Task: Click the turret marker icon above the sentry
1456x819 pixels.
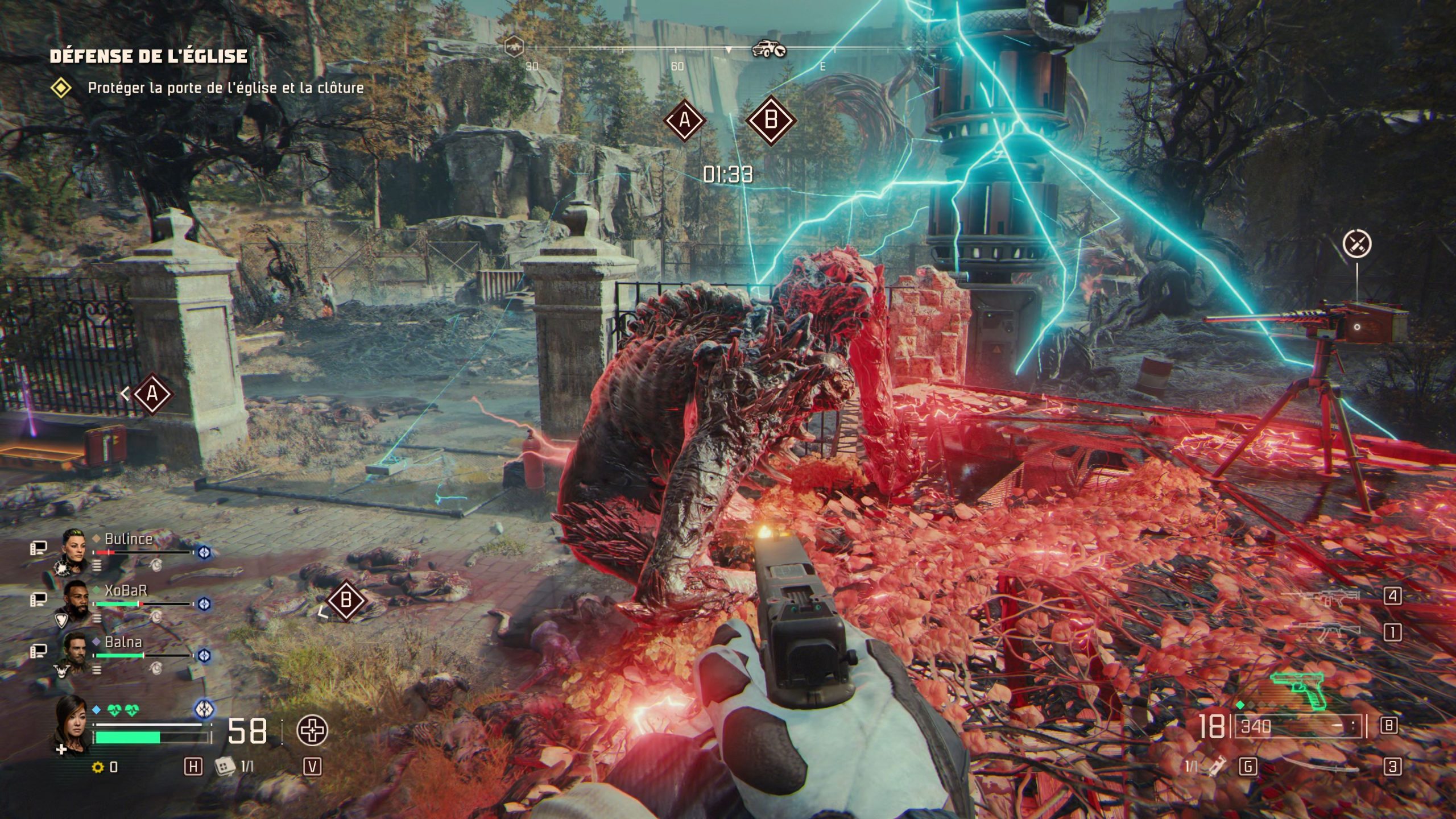Action: (1356, 244)
